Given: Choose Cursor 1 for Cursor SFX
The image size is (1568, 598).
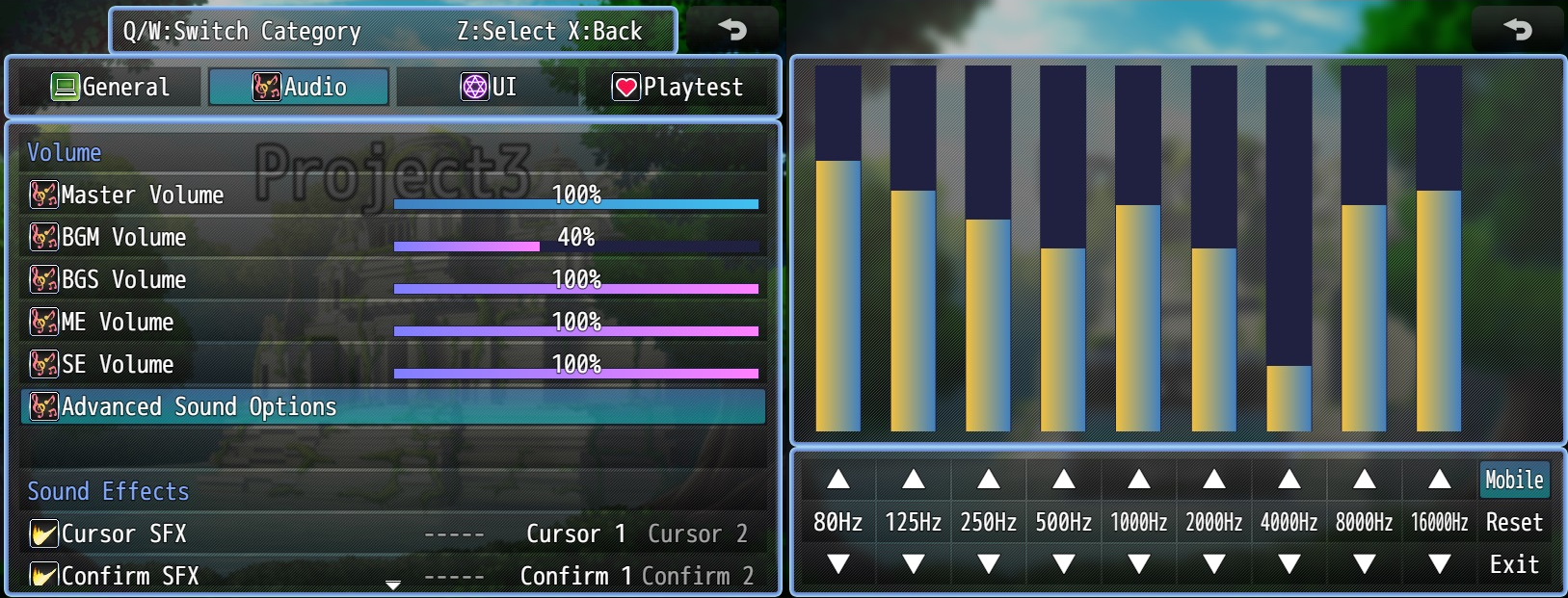Looking at the screenshot, I should 575,533.
